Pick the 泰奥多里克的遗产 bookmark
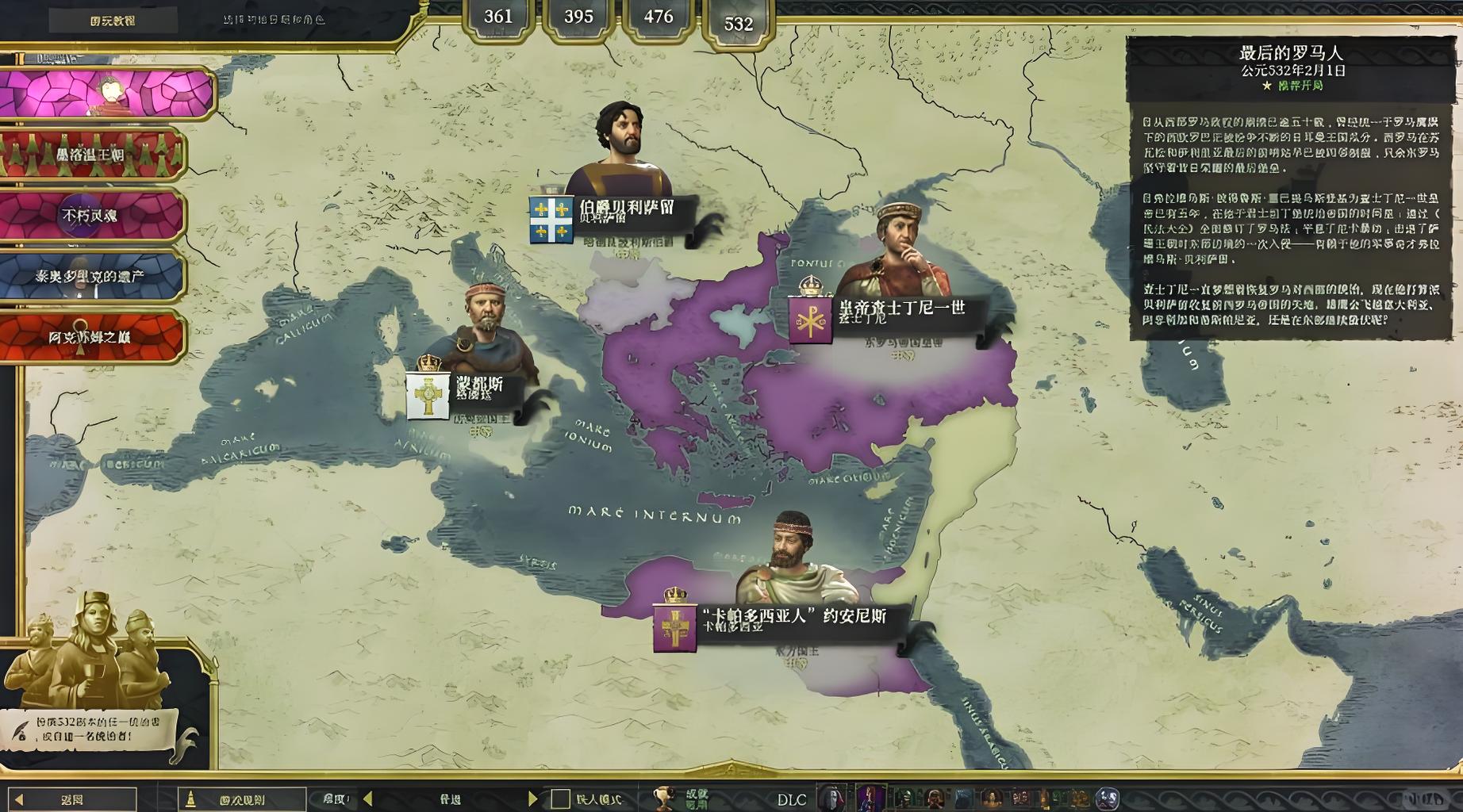The height and width of the screenshot is (812, 1463). 91,276
